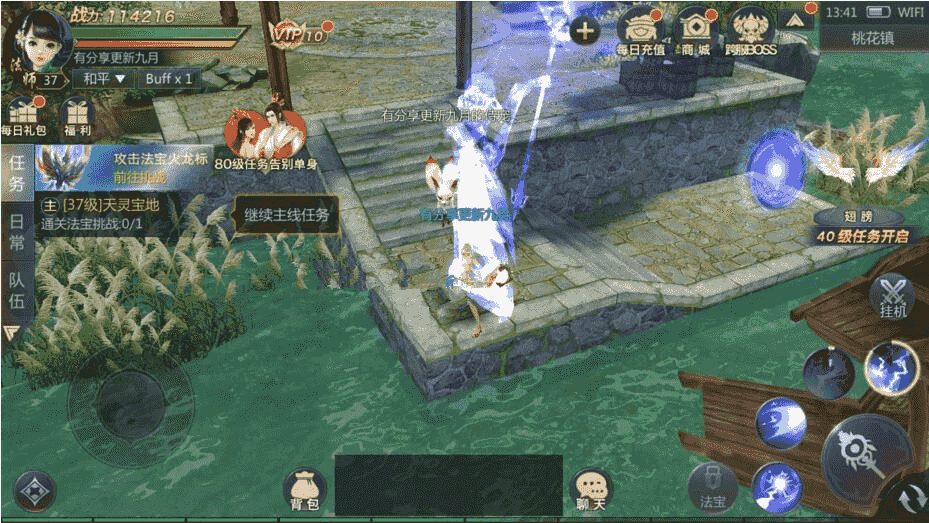Switch to the 队伍 team tab
The image size is (929, 523).
(16, 290)
